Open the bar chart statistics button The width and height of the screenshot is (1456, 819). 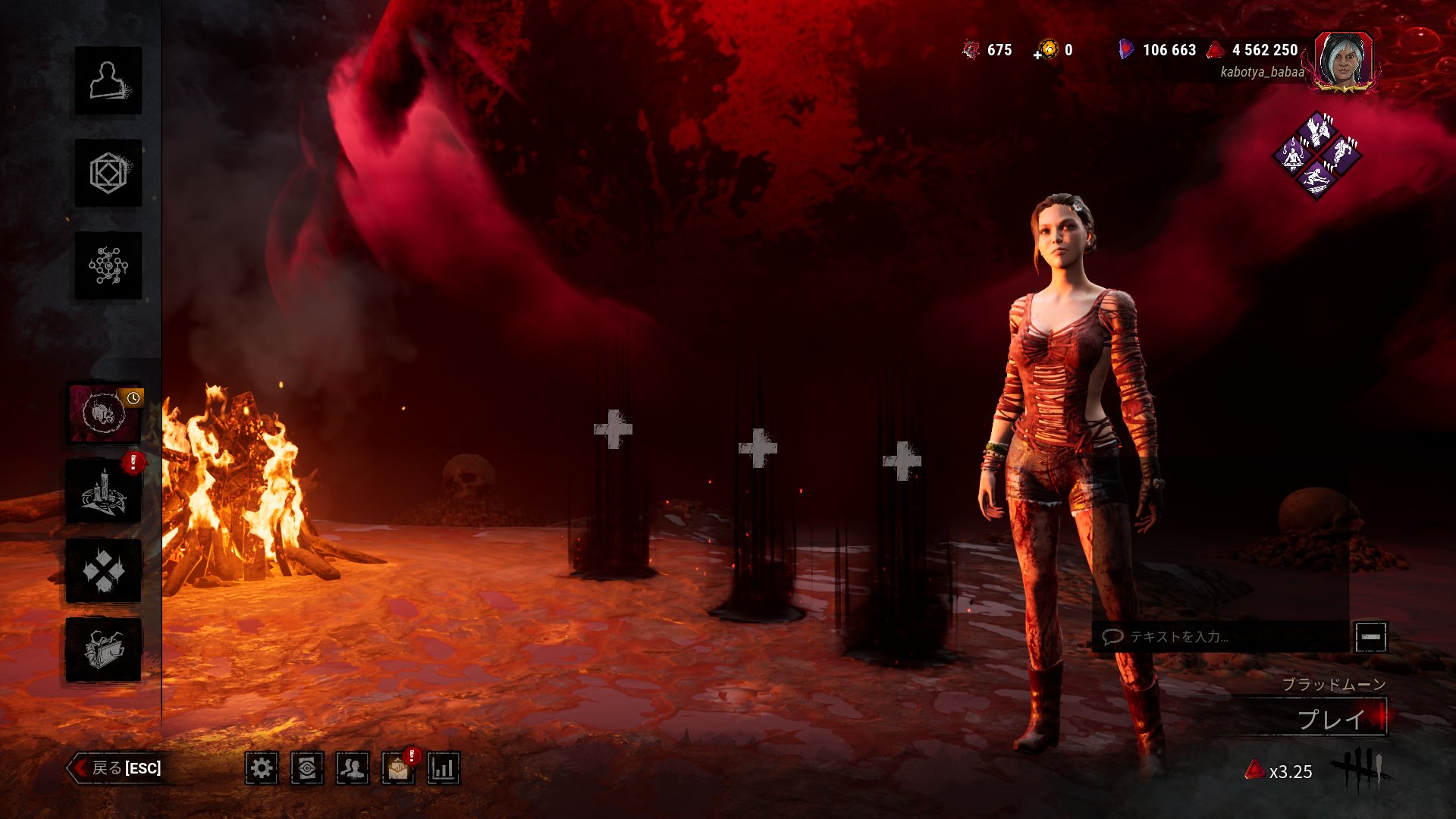pos(444,769)
